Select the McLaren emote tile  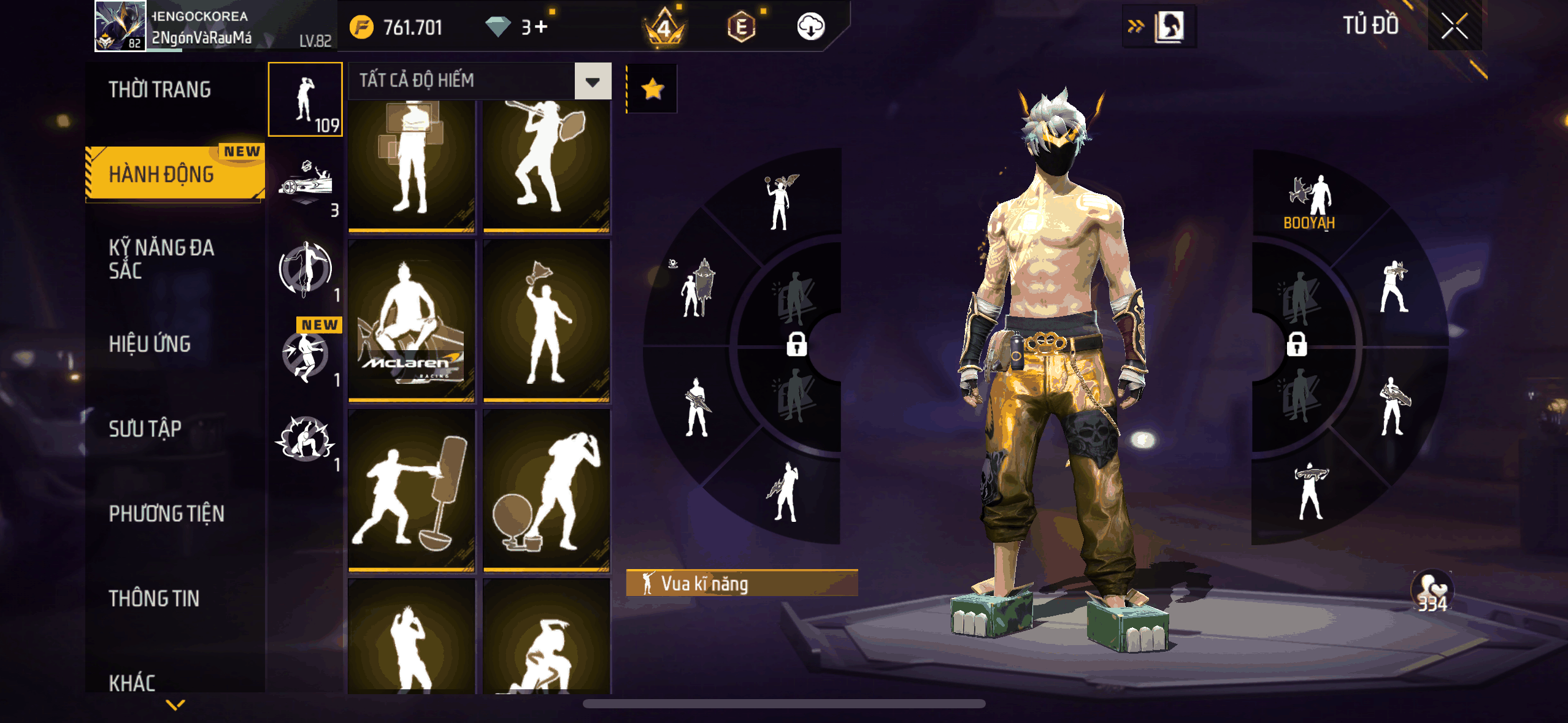[x=412, y=320]
